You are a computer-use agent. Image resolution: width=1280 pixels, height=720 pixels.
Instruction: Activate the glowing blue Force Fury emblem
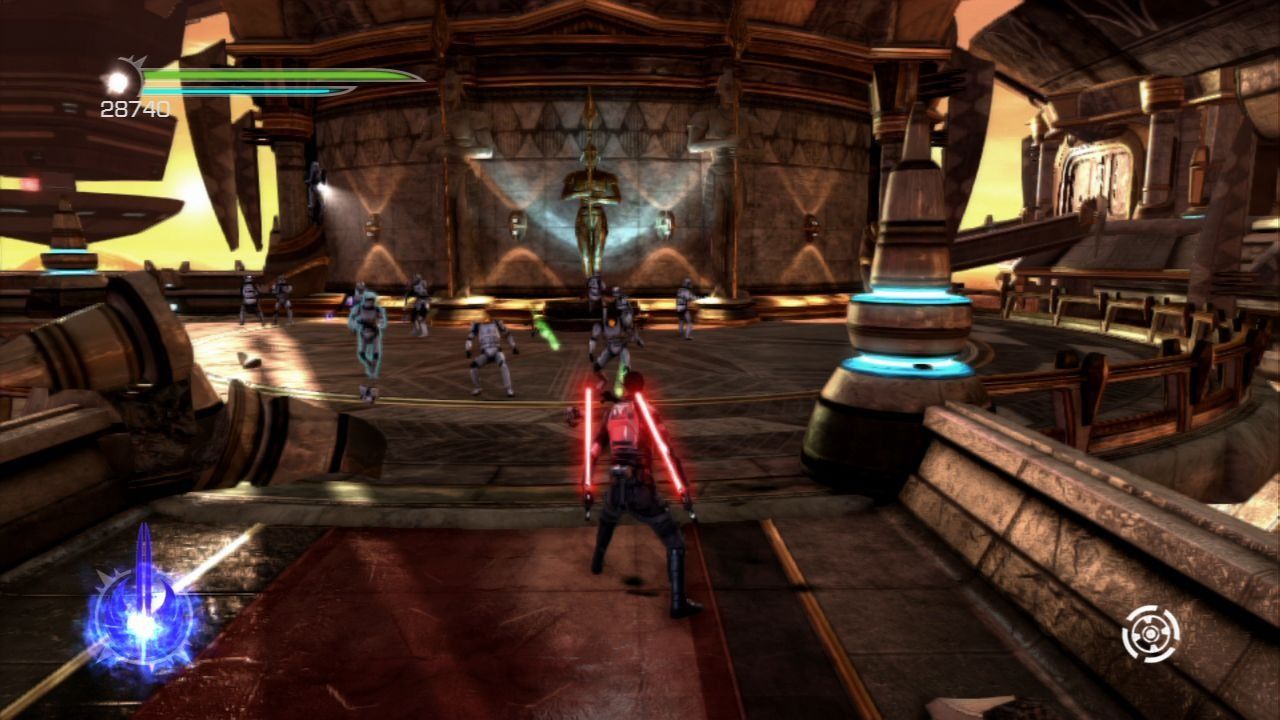pyautogui.click(x=142, y=619)
